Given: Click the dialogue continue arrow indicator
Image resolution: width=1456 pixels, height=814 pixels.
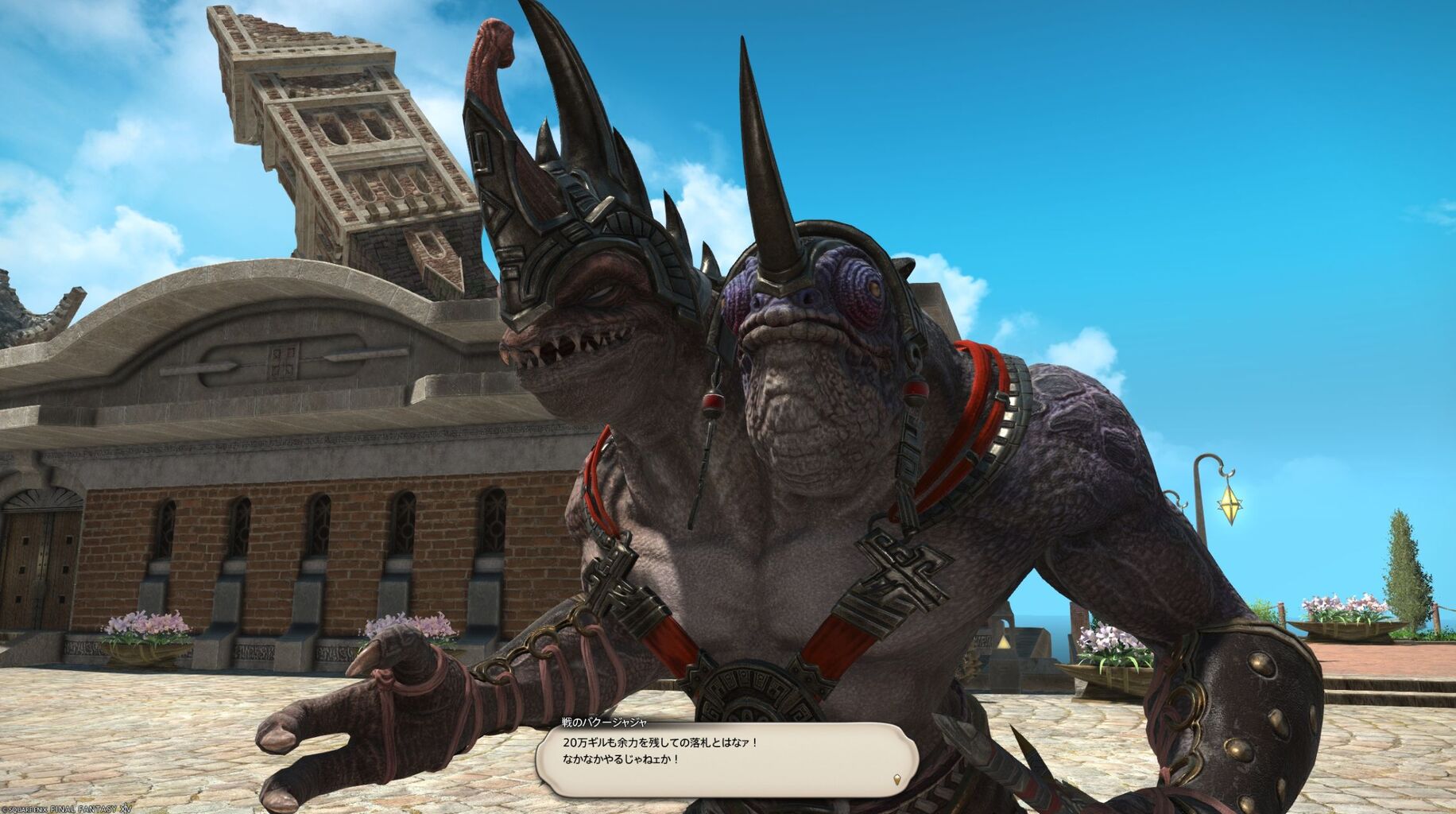Looking at the screenshot, I should [x=898, y=778].
